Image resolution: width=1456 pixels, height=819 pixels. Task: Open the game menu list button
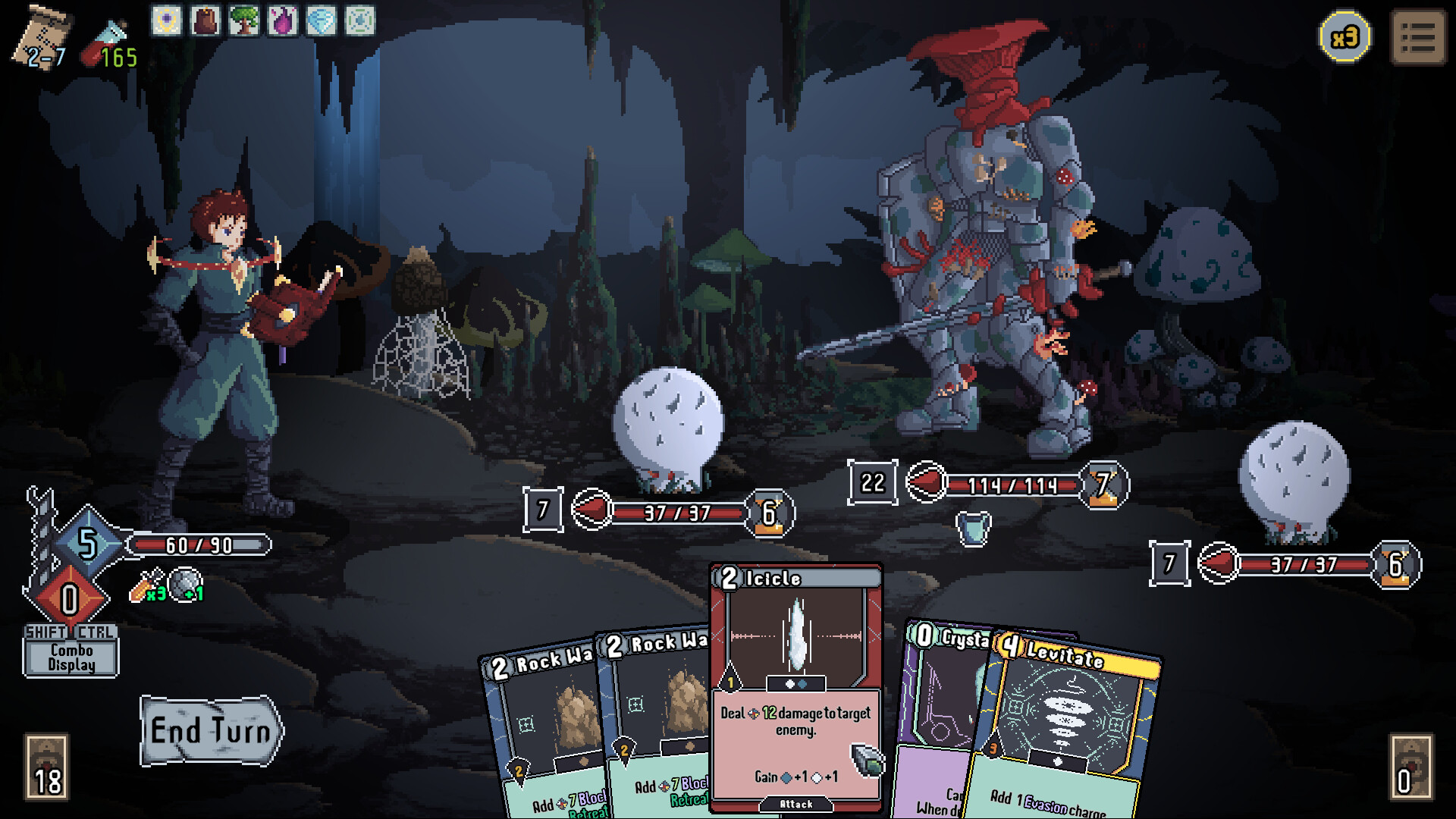1418,36
